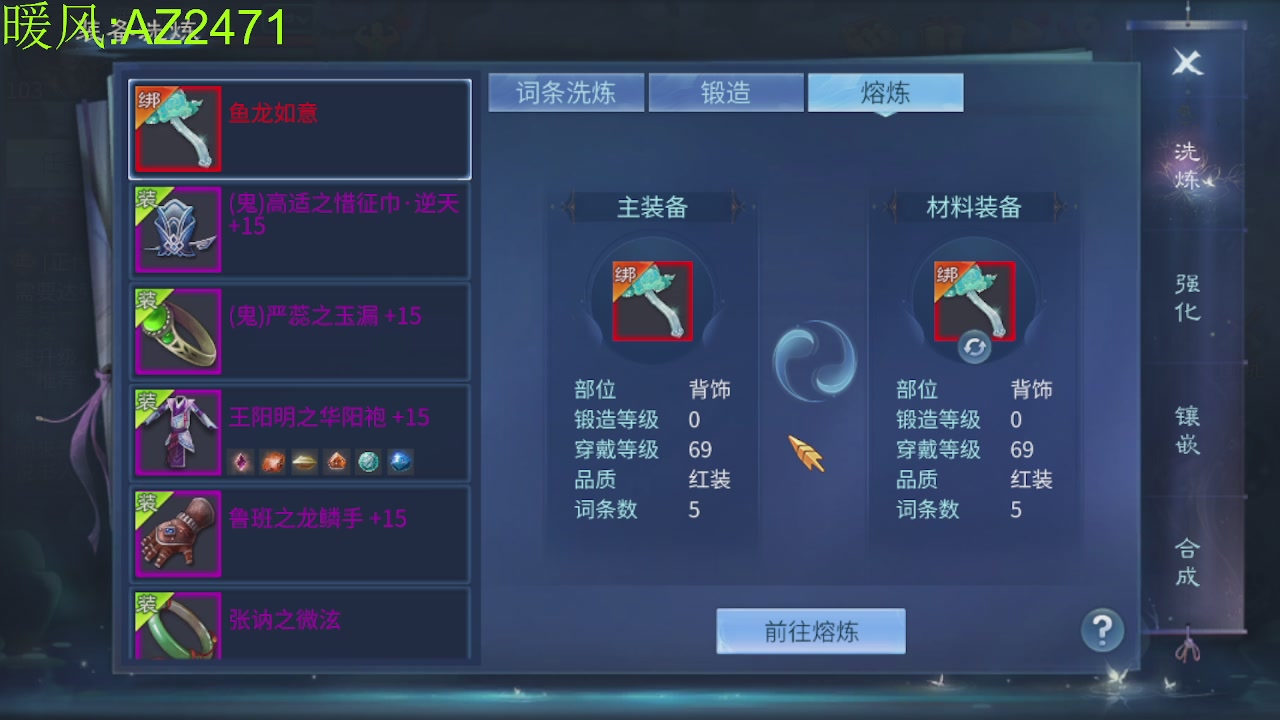
Task: Switch to the 词条洗炼 tab
Action: pyautogui.click(x=566, y=91)
